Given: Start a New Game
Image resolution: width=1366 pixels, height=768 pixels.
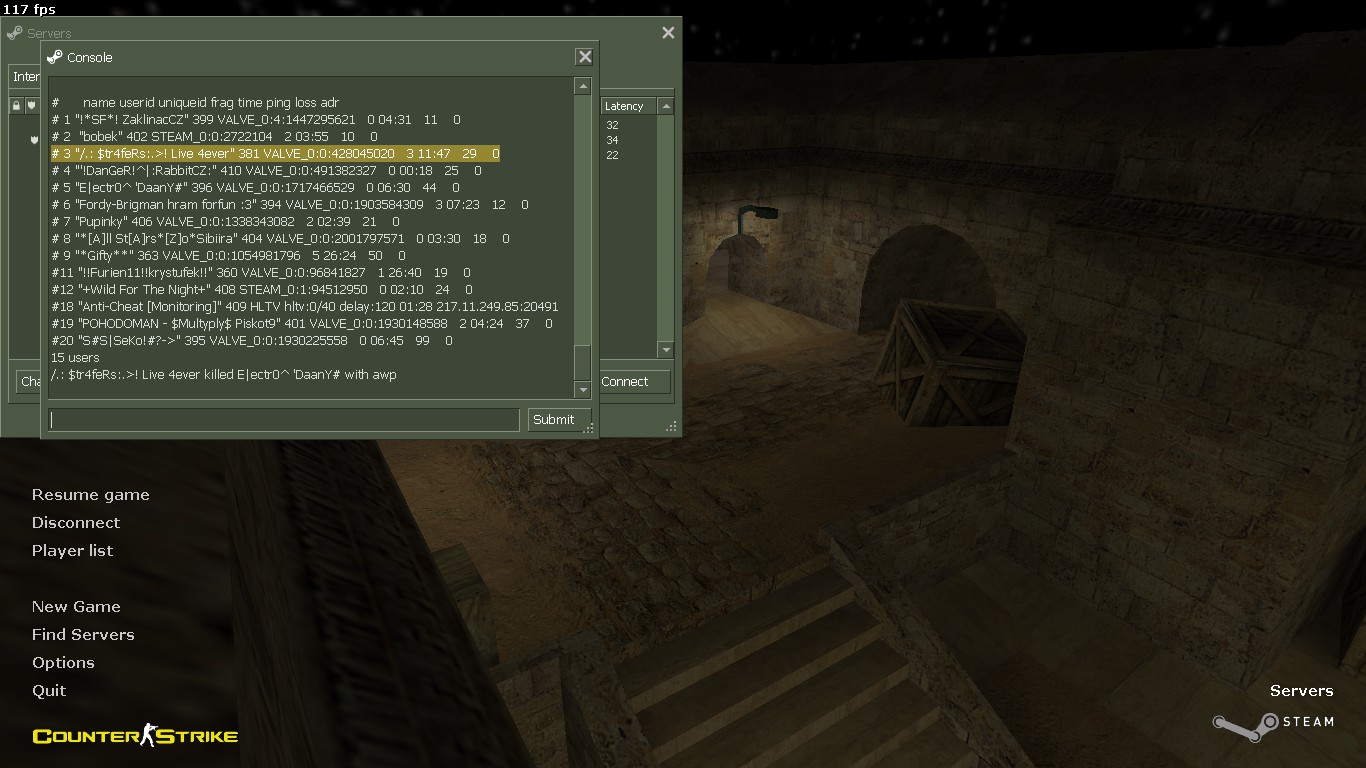Looking at the screenshot, I should pyautogui.click(x=76, y=607).
